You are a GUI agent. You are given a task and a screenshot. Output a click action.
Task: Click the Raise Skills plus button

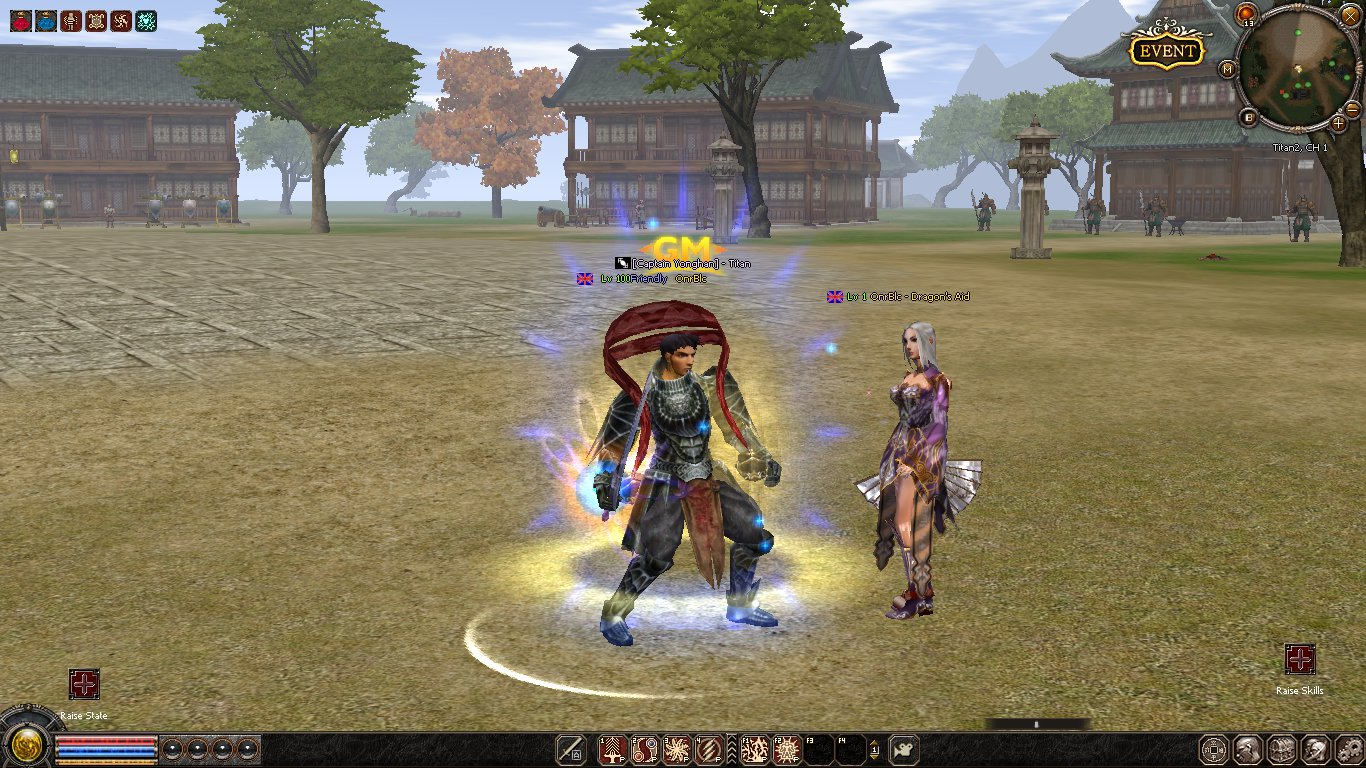(x=1299, y=660)
